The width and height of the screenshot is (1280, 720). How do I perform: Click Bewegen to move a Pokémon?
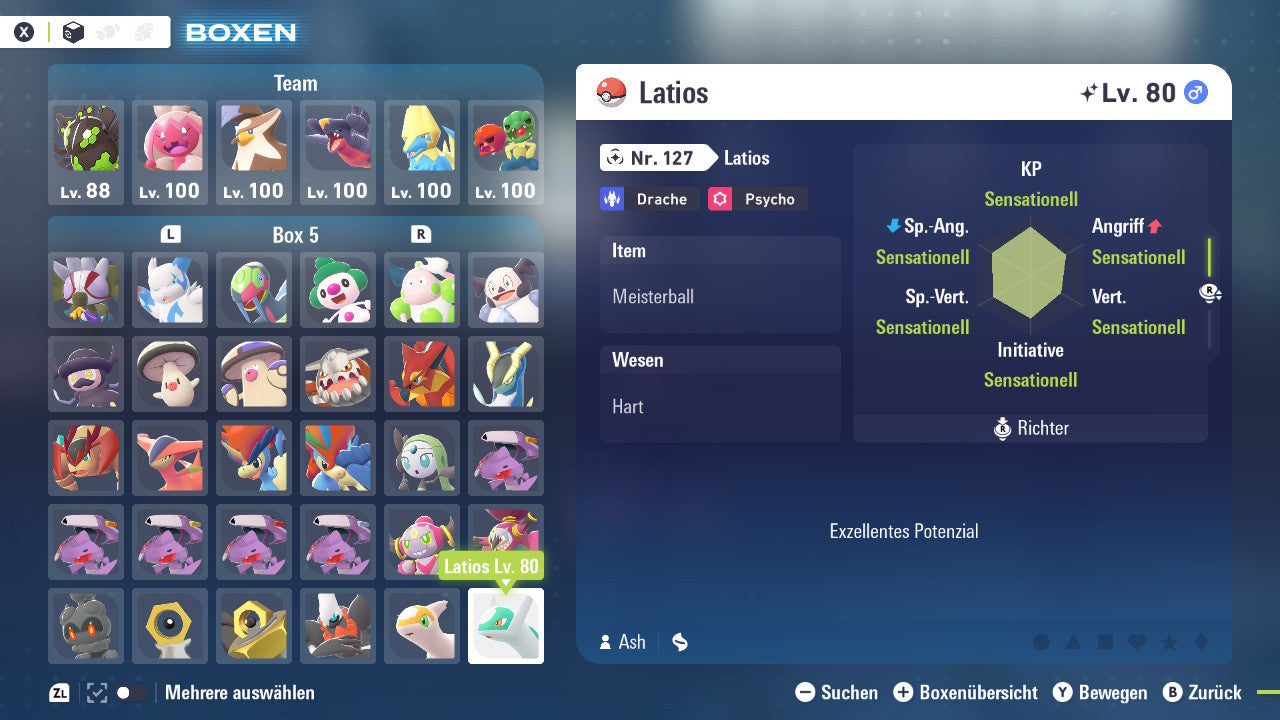[1100, 692]
